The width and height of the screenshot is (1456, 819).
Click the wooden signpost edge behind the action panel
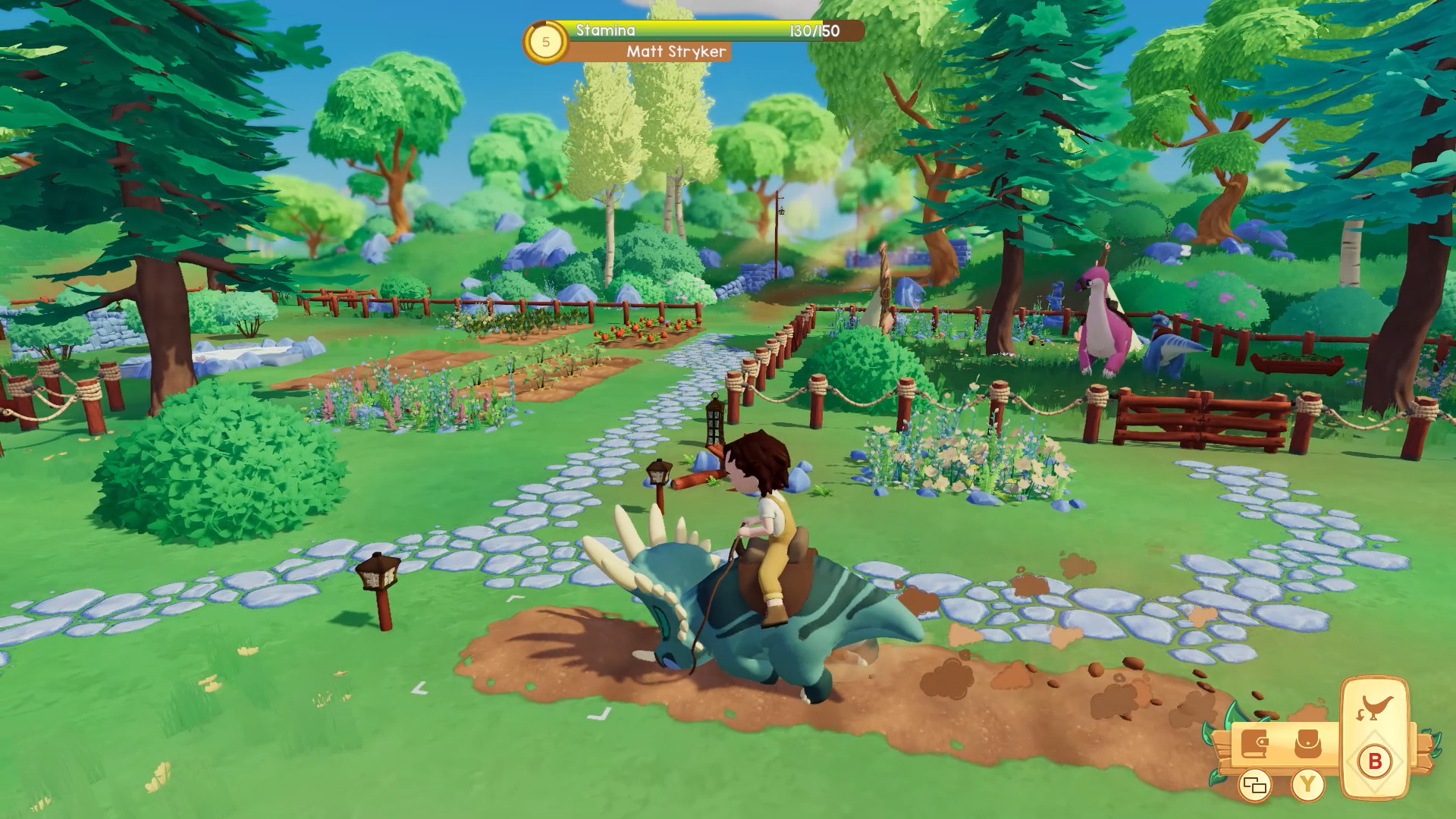(1423, 752)
